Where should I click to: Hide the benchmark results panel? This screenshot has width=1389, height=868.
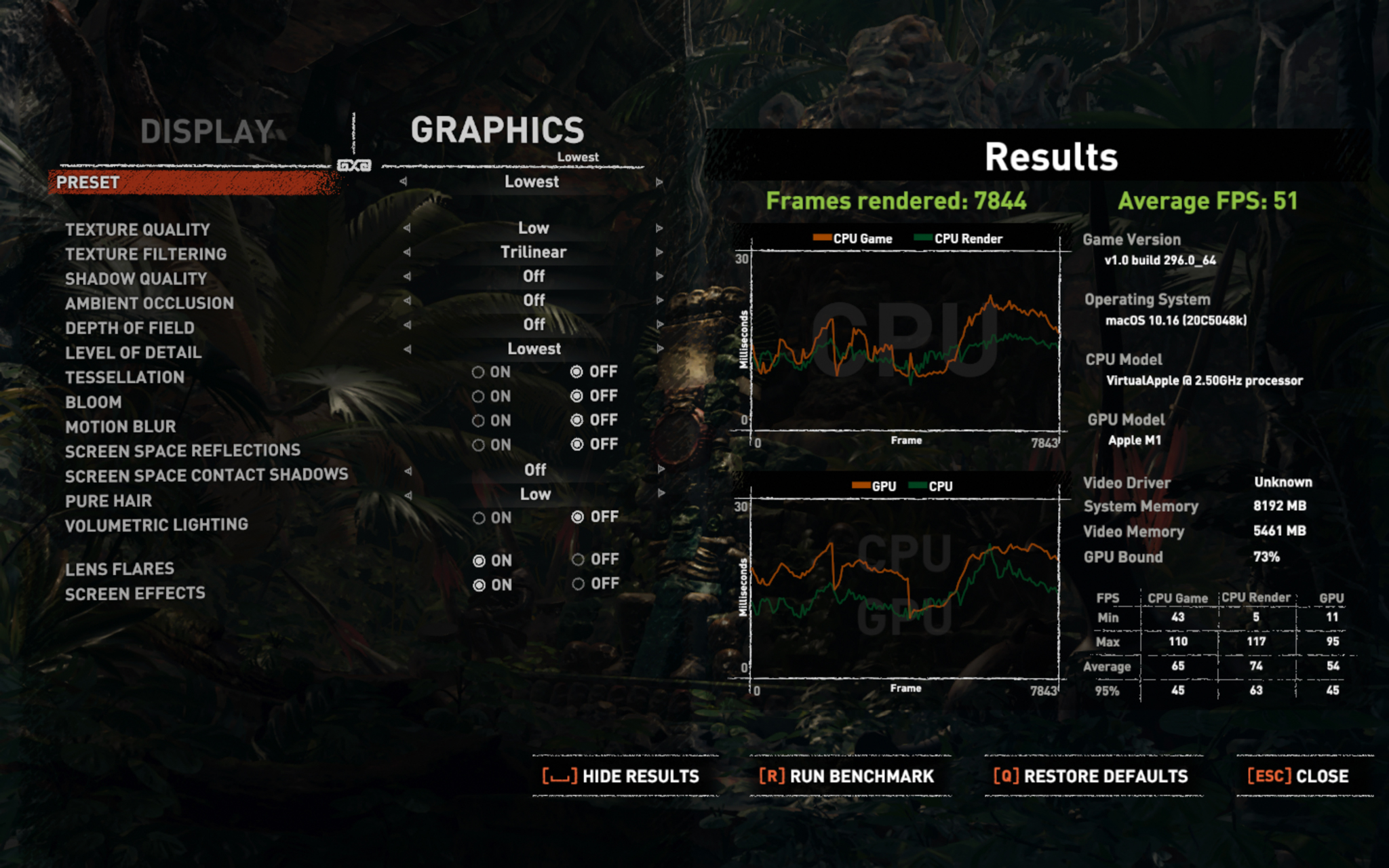tap(621, 776)
